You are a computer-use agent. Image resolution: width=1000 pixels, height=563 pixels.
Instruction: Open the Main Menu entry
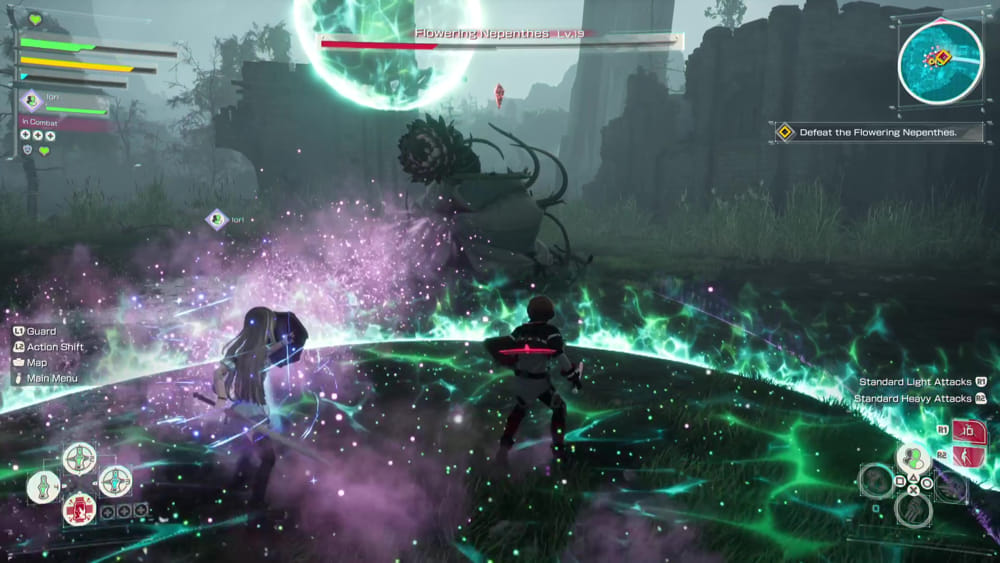pos(51,378)
